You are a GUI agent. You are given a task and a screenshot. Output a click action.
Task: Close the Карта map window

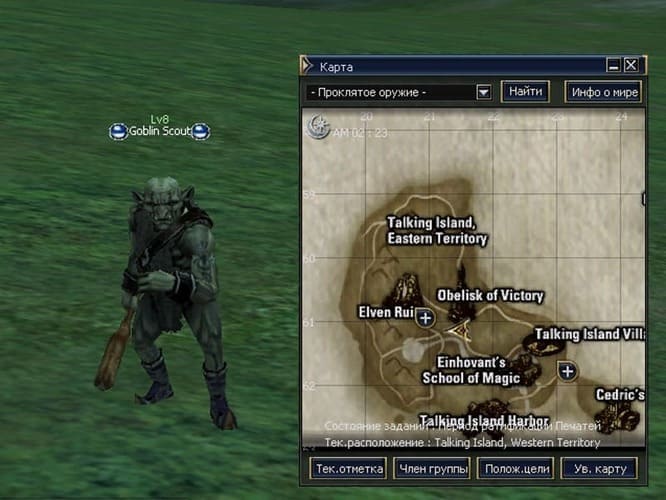click(x=630, y=66)
